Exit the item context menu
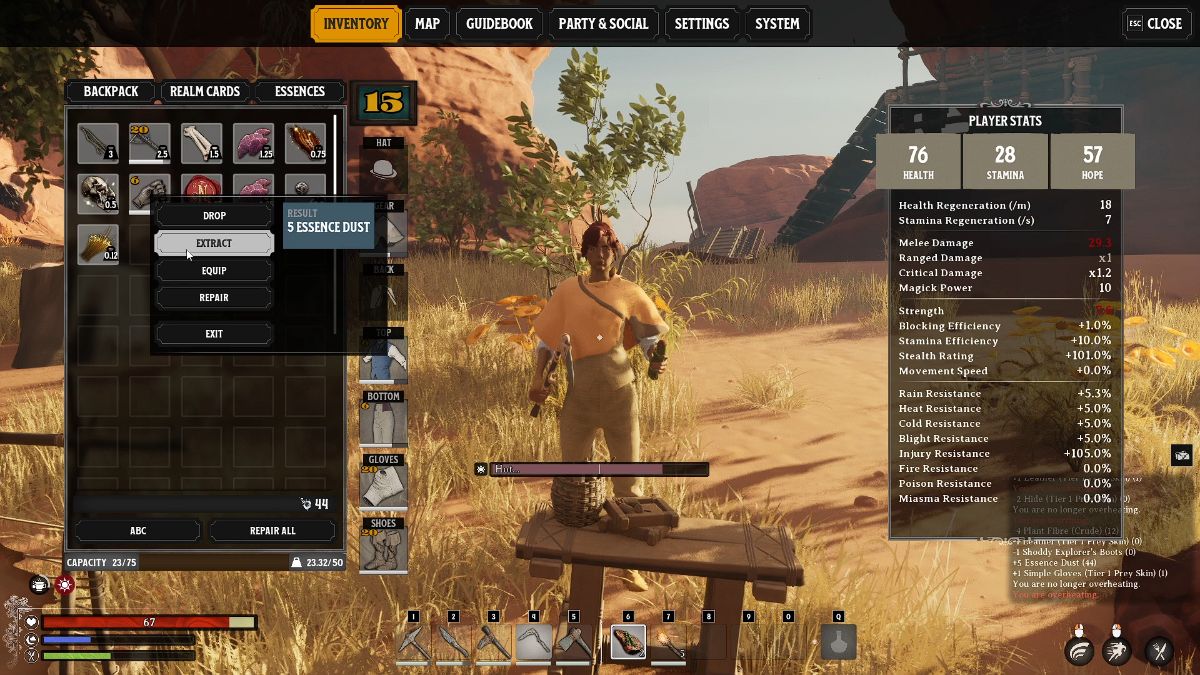 coord(214,333)
